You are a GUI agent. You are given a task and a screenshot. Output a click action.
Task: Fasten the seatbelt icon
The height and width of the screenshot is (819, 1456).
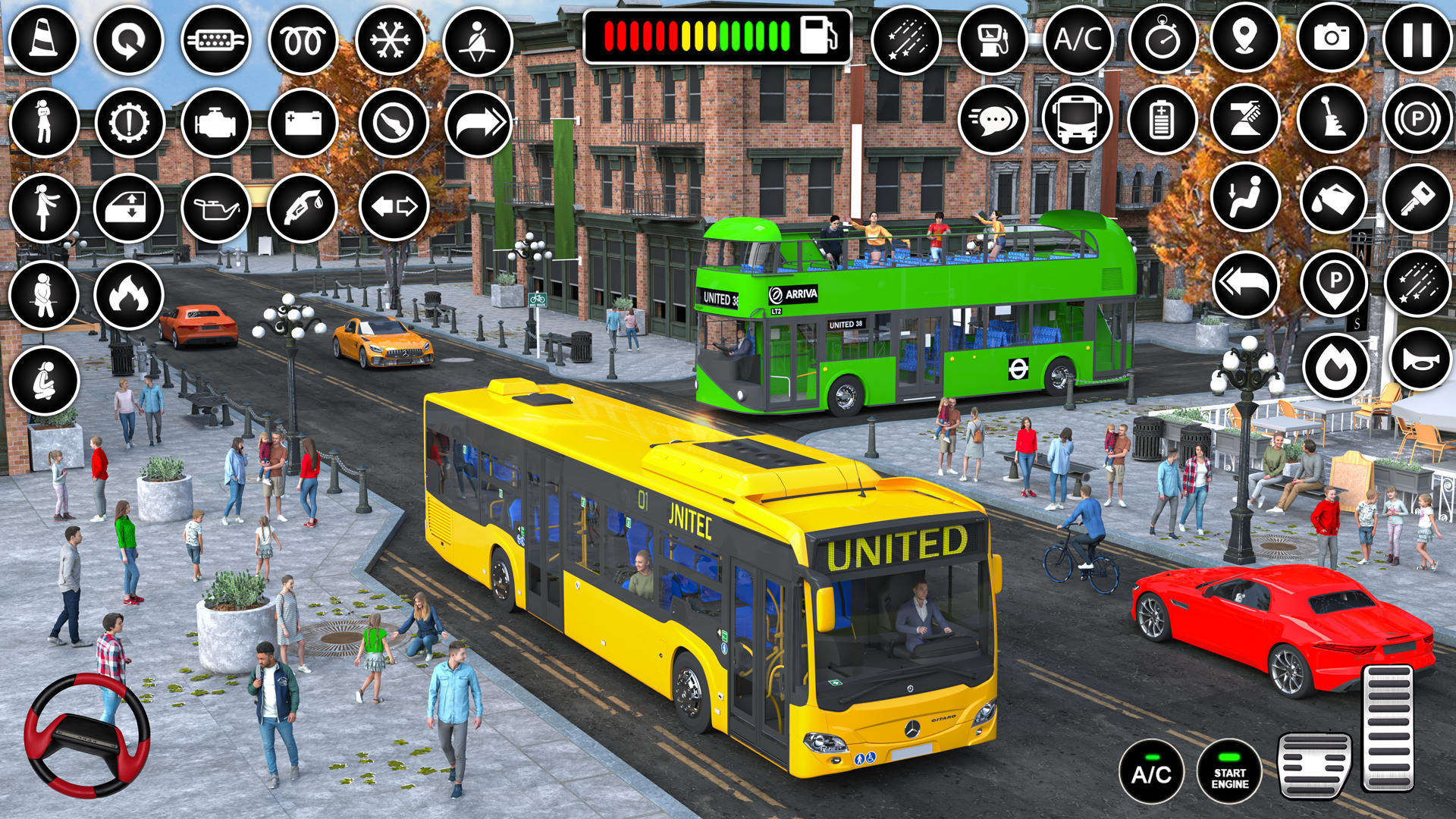(x=478, y=41)
